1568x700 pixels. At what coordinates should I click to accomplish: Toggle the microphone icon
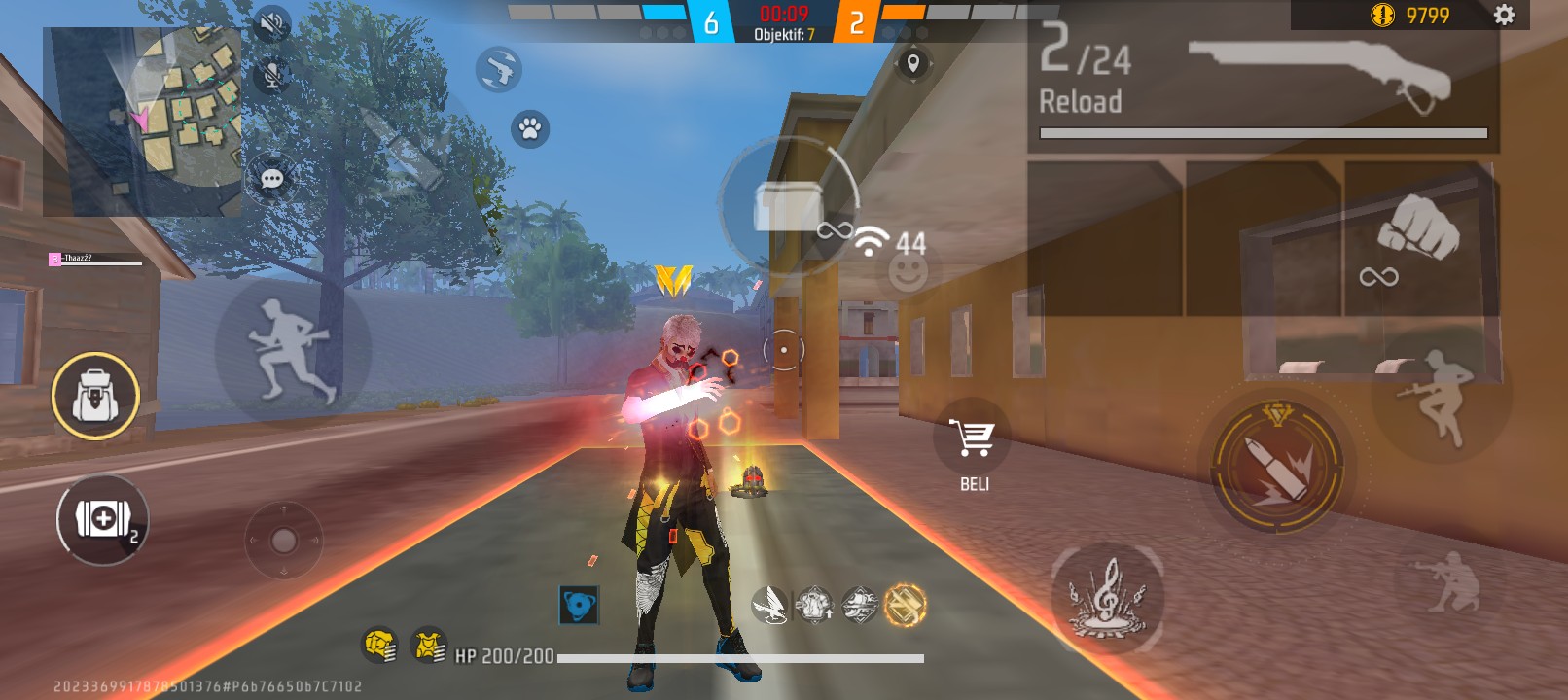click(x=272, y=75)
